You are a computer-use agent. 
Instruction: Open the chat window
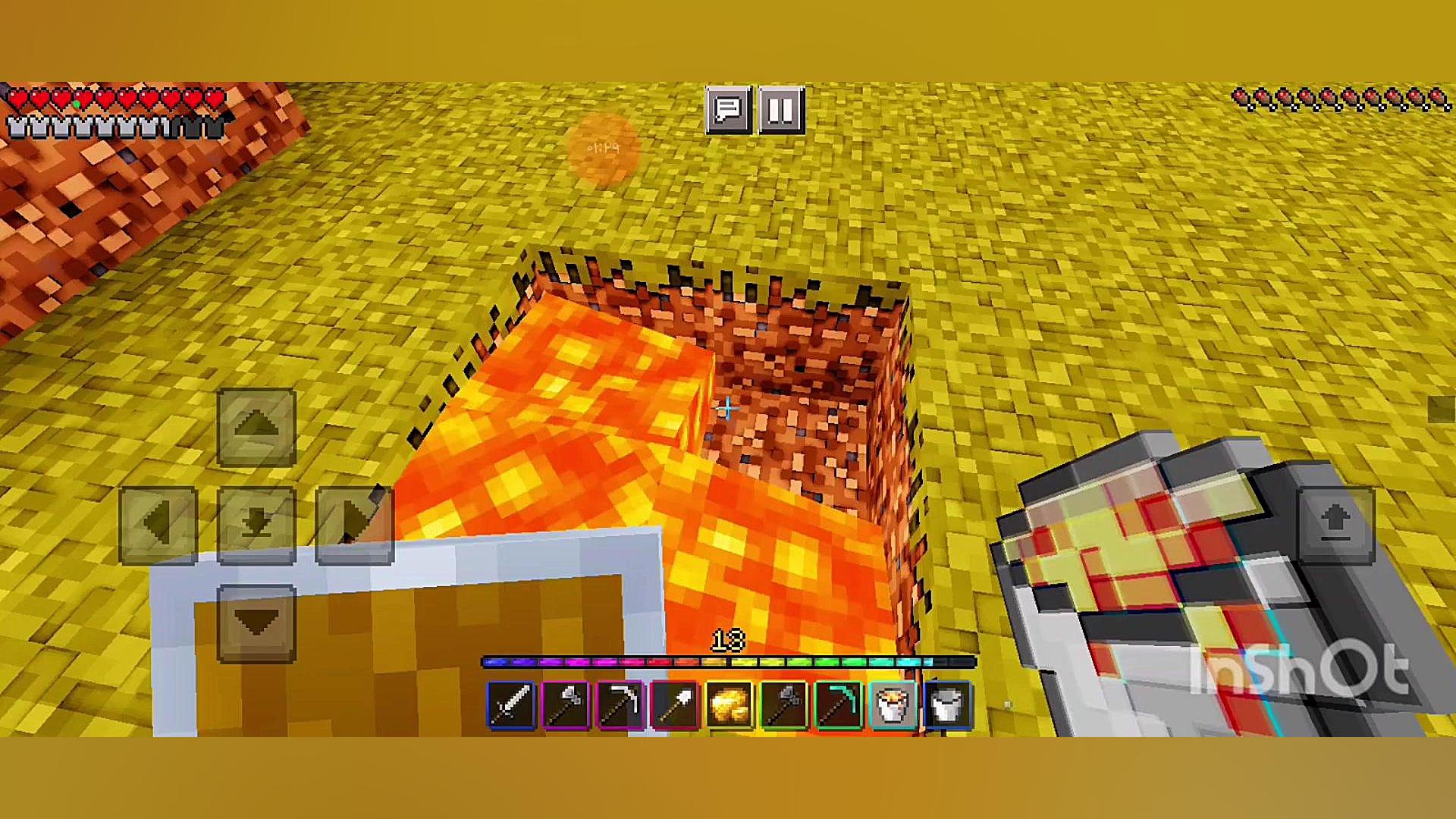point(728,111)
